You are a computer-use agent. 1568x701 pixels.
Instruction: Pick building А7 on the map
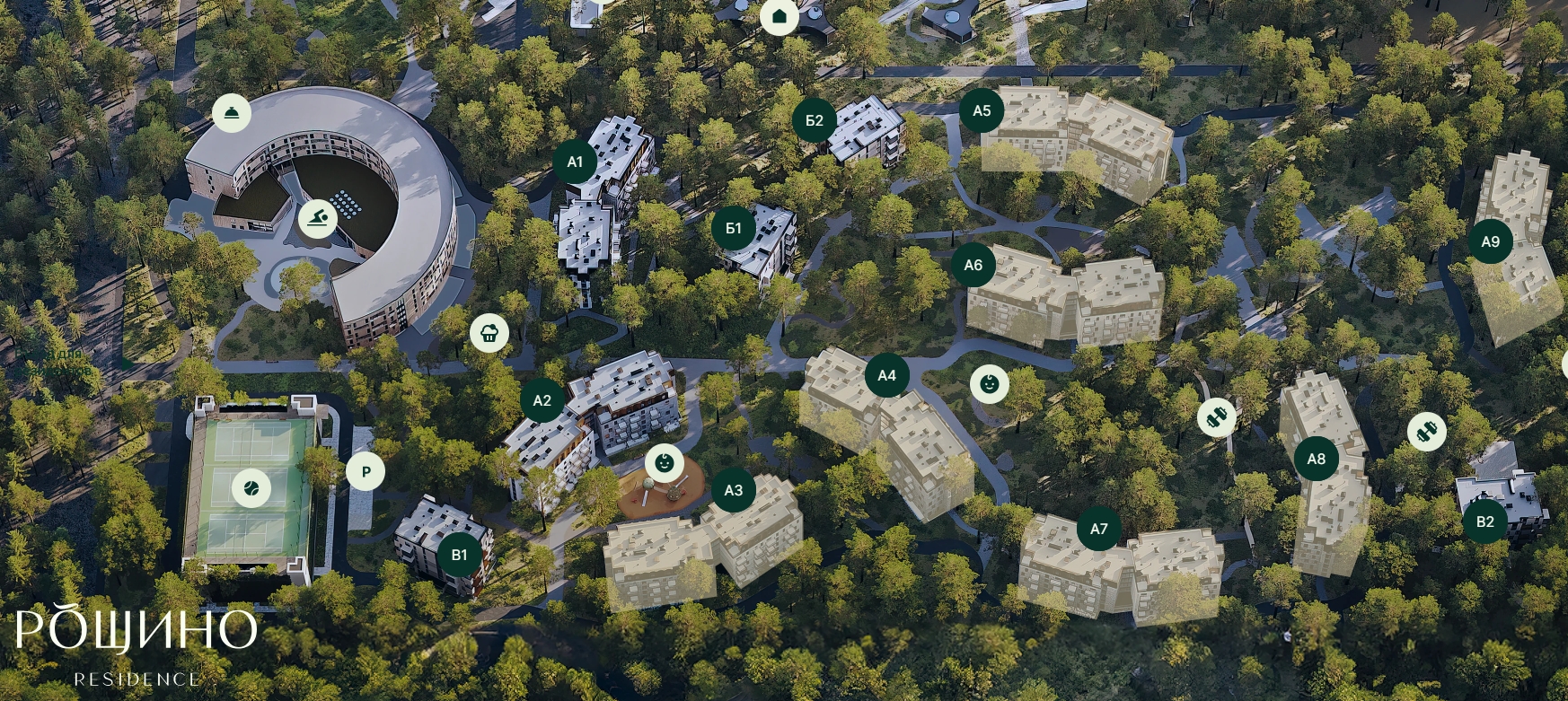pyautogui.click(x=1099, y=529)
